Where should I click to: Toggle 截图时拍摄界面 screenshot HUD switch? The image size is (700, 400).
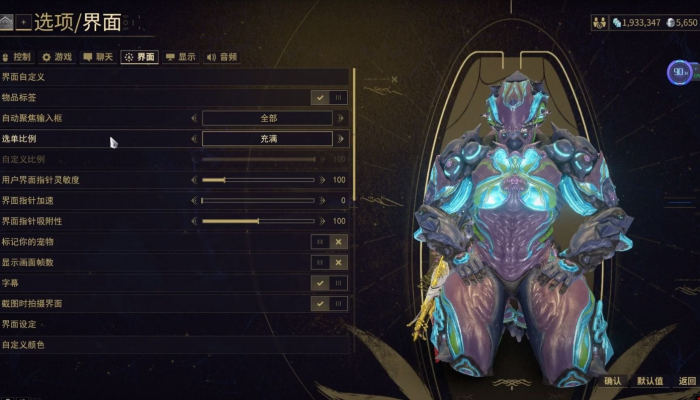pyautogui.click(x=329, y=303)
